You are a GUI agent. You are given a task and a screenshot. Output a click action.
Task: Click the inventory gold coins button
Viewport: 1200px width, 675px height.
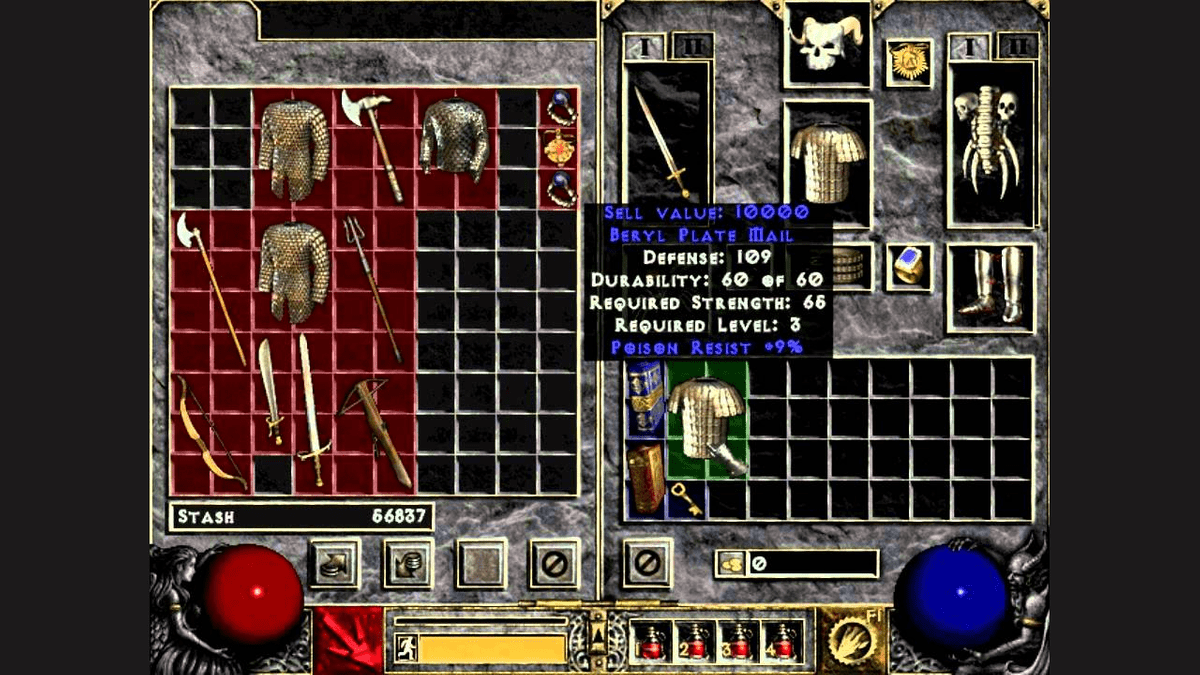(x=729, y=563)
